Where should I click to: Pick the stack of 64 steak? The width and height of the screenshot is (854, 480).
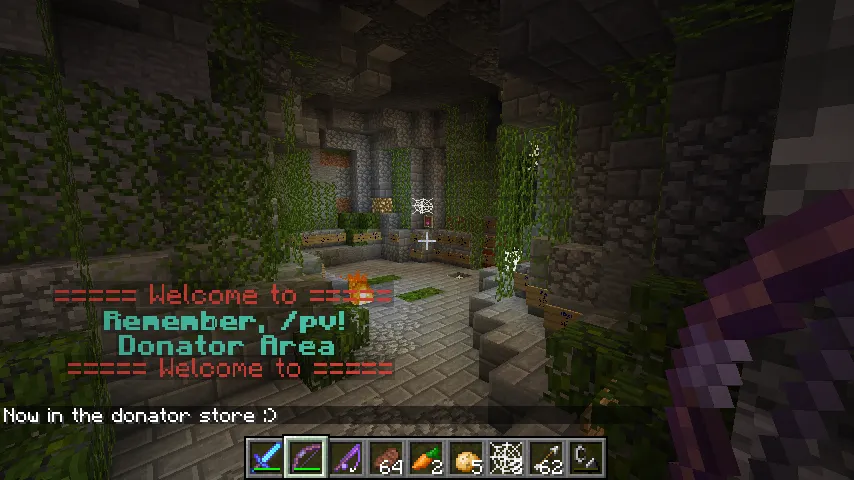point(385,458)
